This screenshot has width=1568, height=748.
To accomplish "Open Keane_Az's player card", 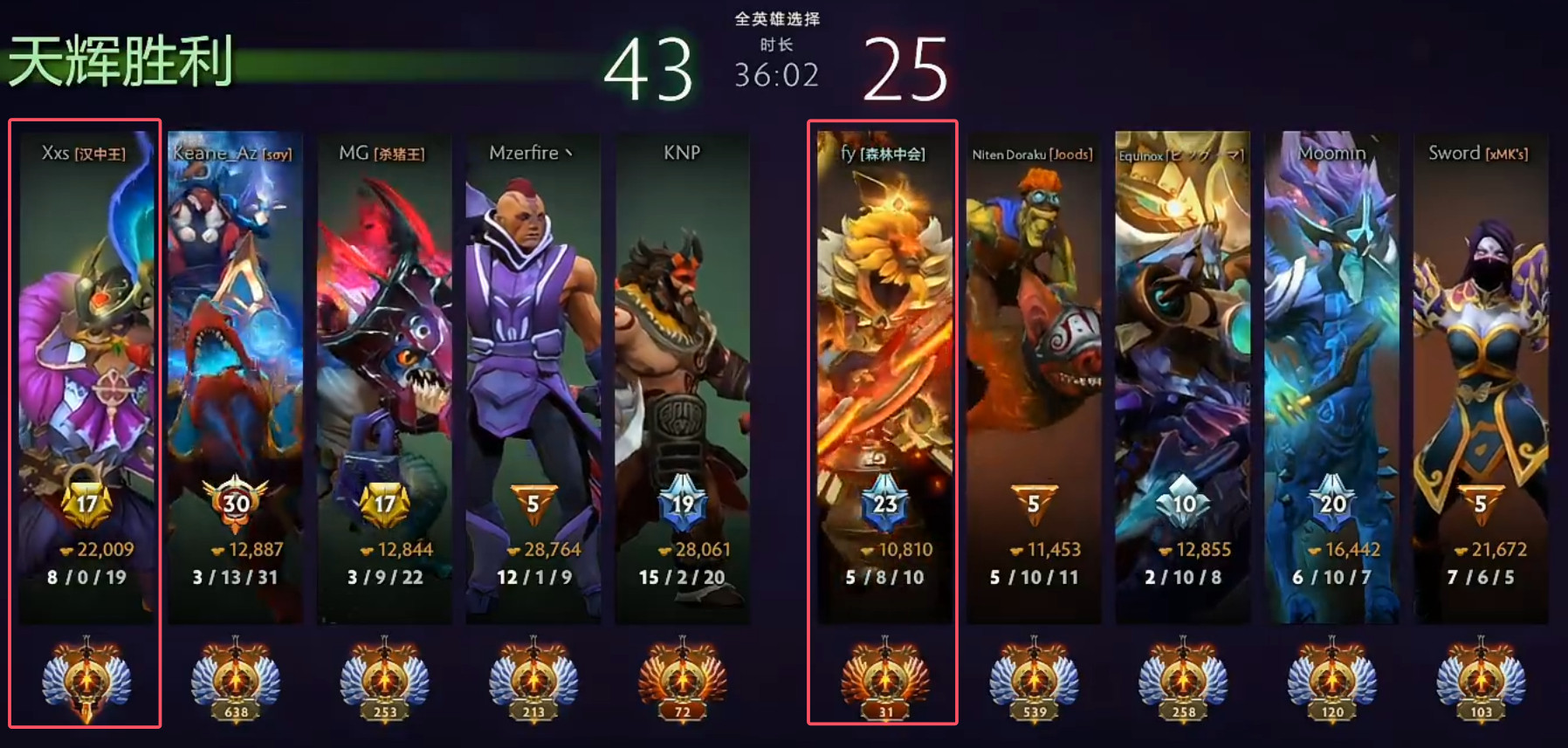I will pyautogui.click(x=235, y=375).
